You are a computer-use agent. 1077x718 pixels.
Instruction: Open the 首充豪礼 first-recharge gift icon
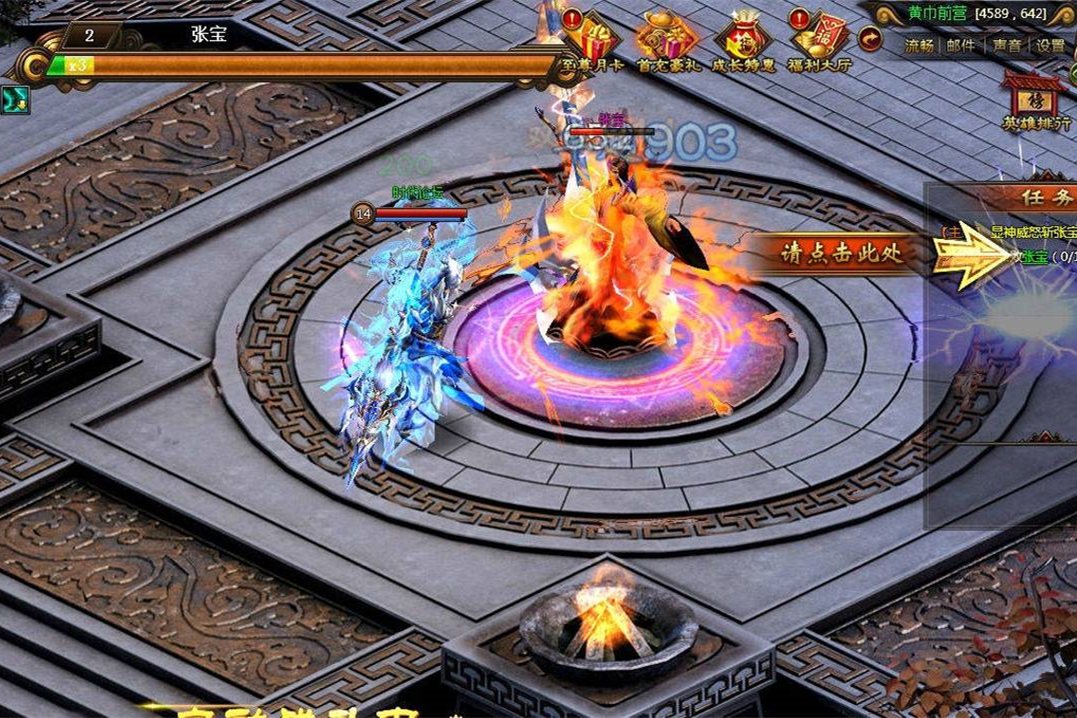(667, 40)
